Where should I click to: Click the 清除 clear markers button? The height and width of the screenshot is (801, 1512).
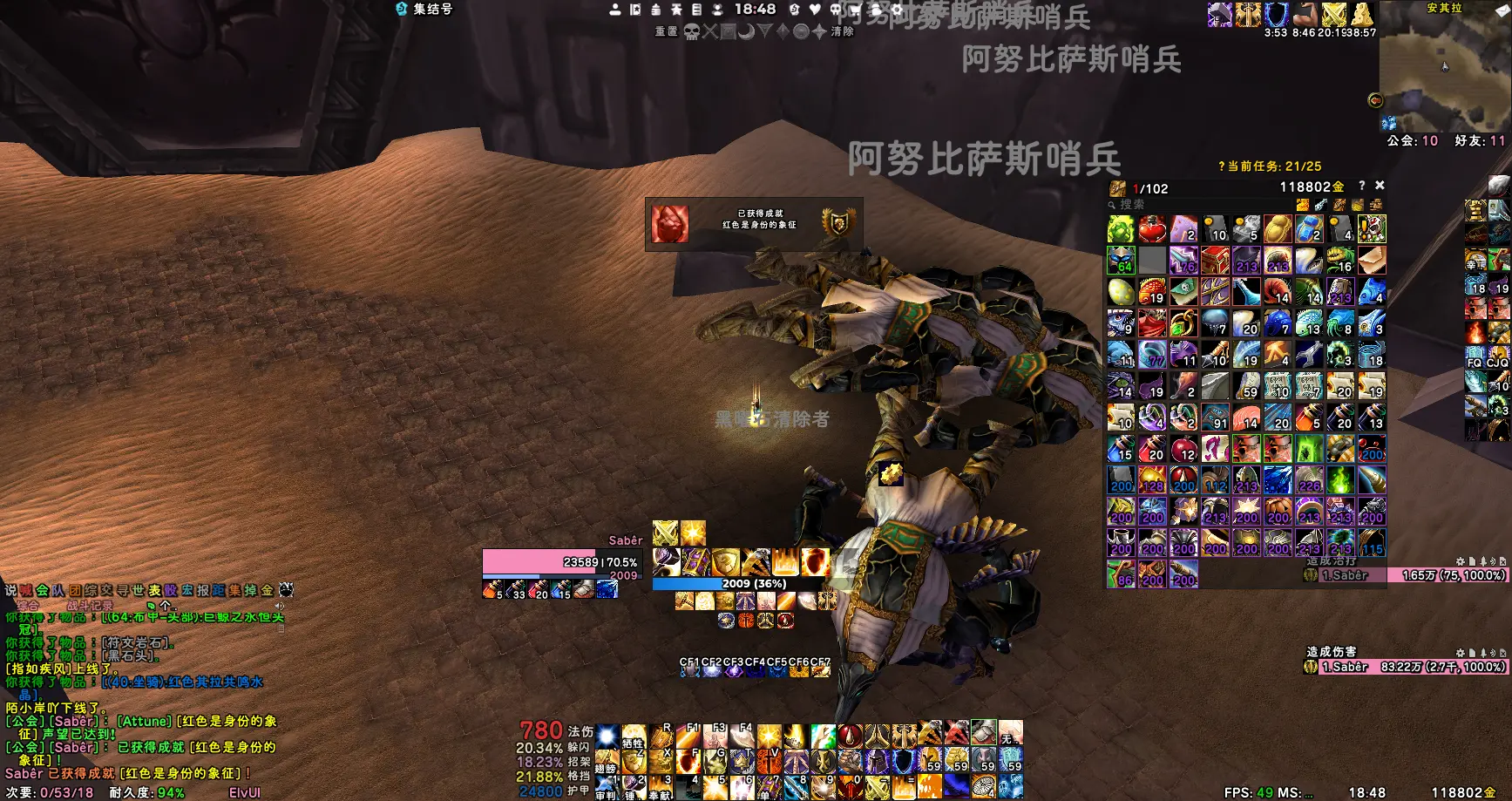pos(843,32)
